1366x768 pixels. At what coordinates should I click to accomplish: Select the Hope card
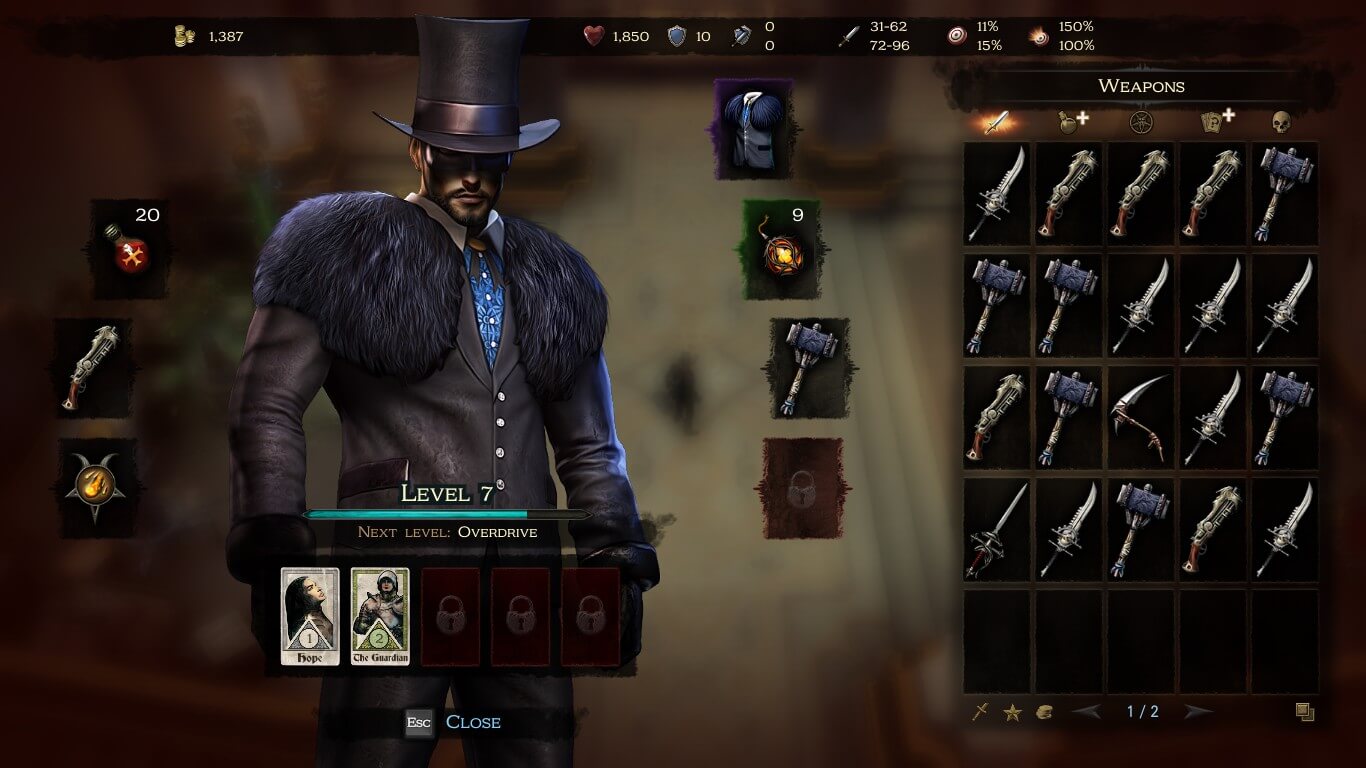tap(310, 615)
